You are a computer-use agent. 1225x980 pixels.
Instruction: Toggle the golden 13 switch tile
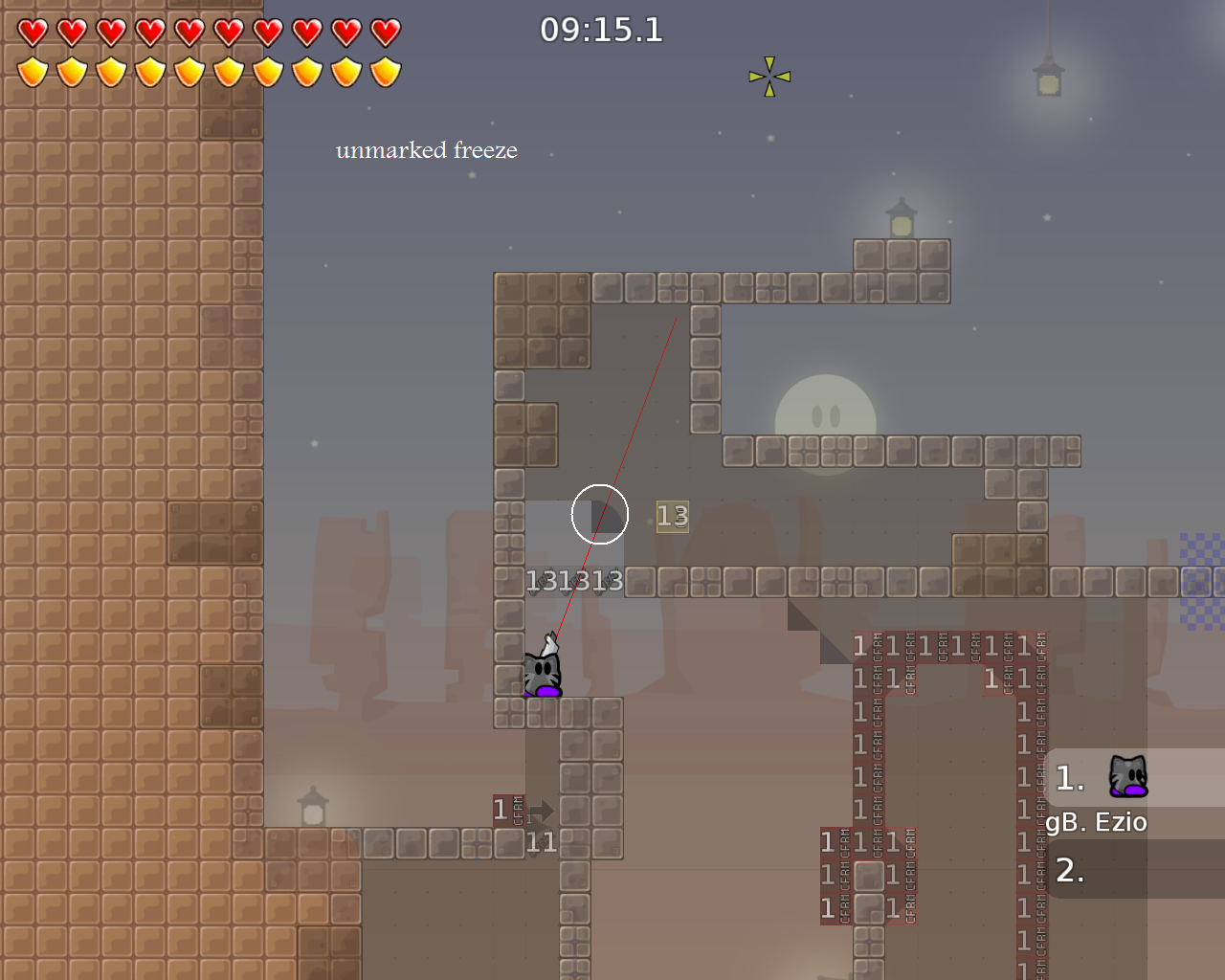671,517
